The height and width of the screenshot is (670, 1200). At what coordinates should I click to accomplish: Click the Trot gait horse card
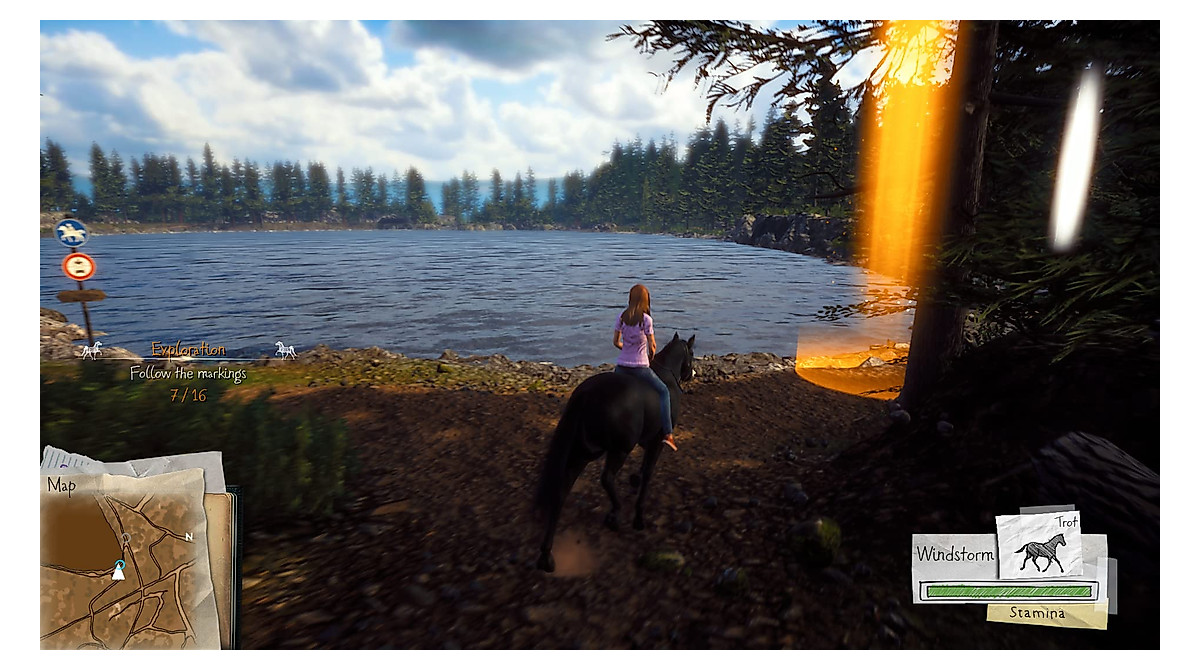pos(1039,546)
